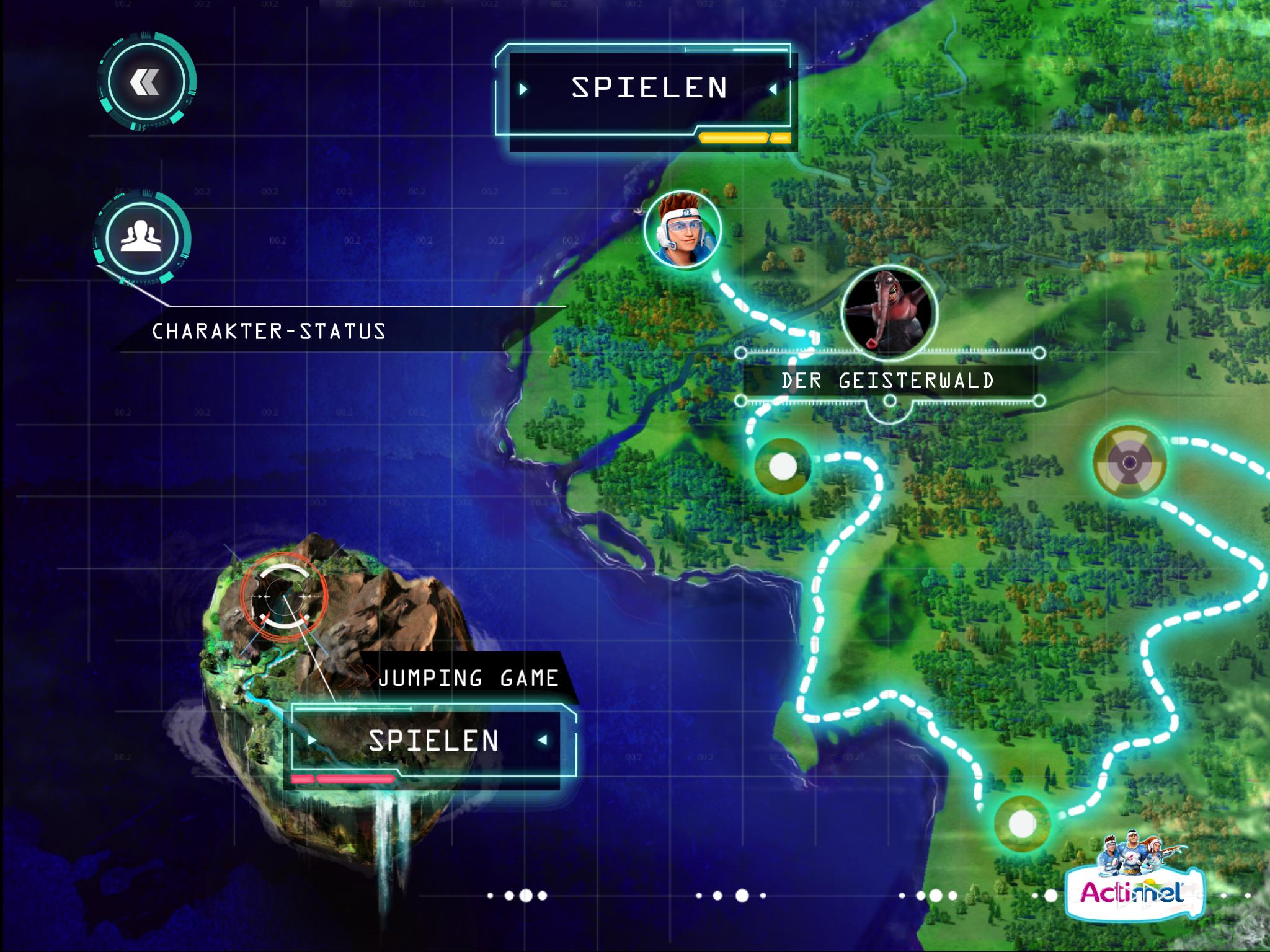Go back with the double-chevron button
The width and height of the screenshot is (1270, 952).
pos(146,82)
